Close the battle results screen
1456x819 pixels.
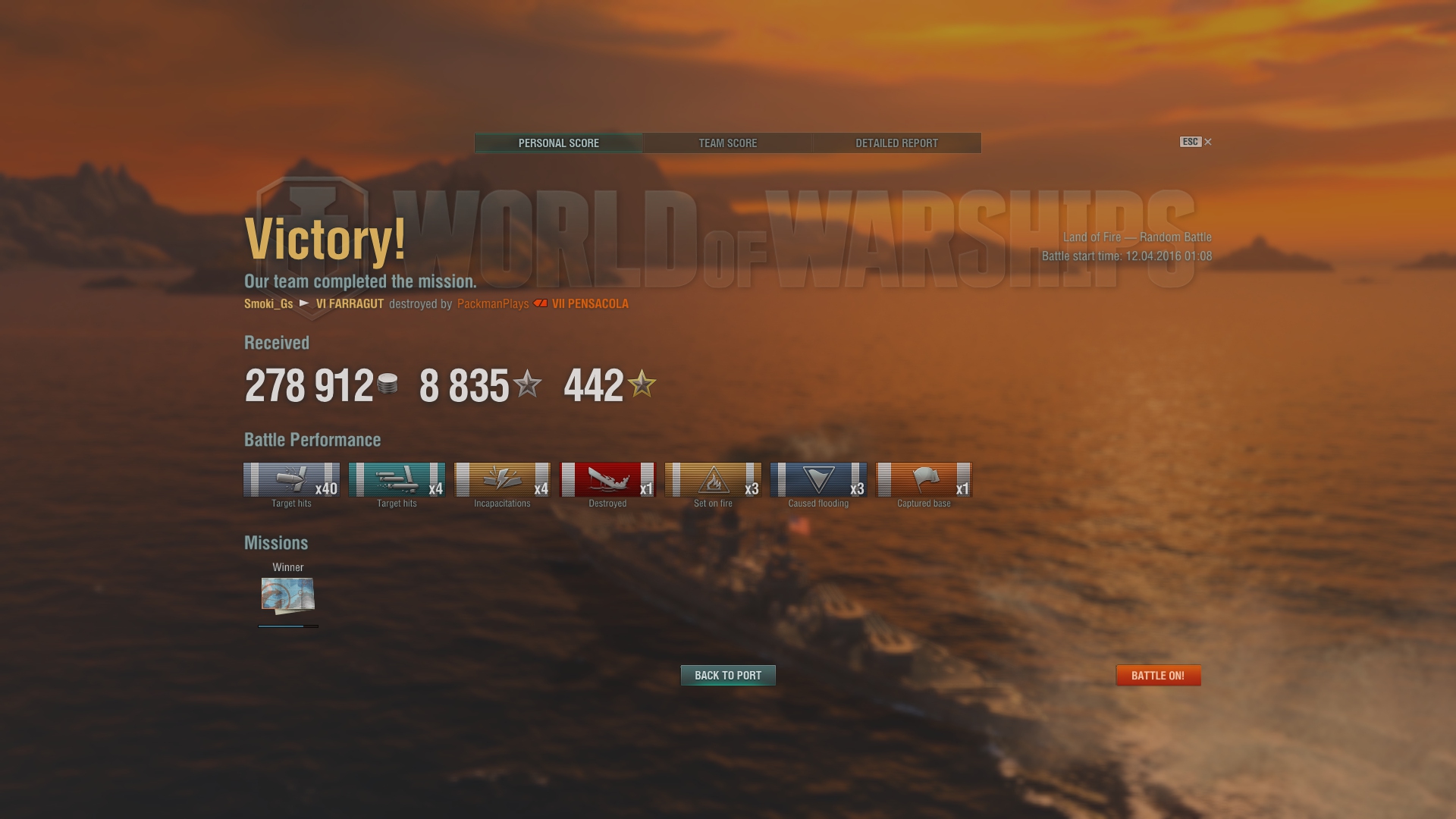tap(1208, 142)
